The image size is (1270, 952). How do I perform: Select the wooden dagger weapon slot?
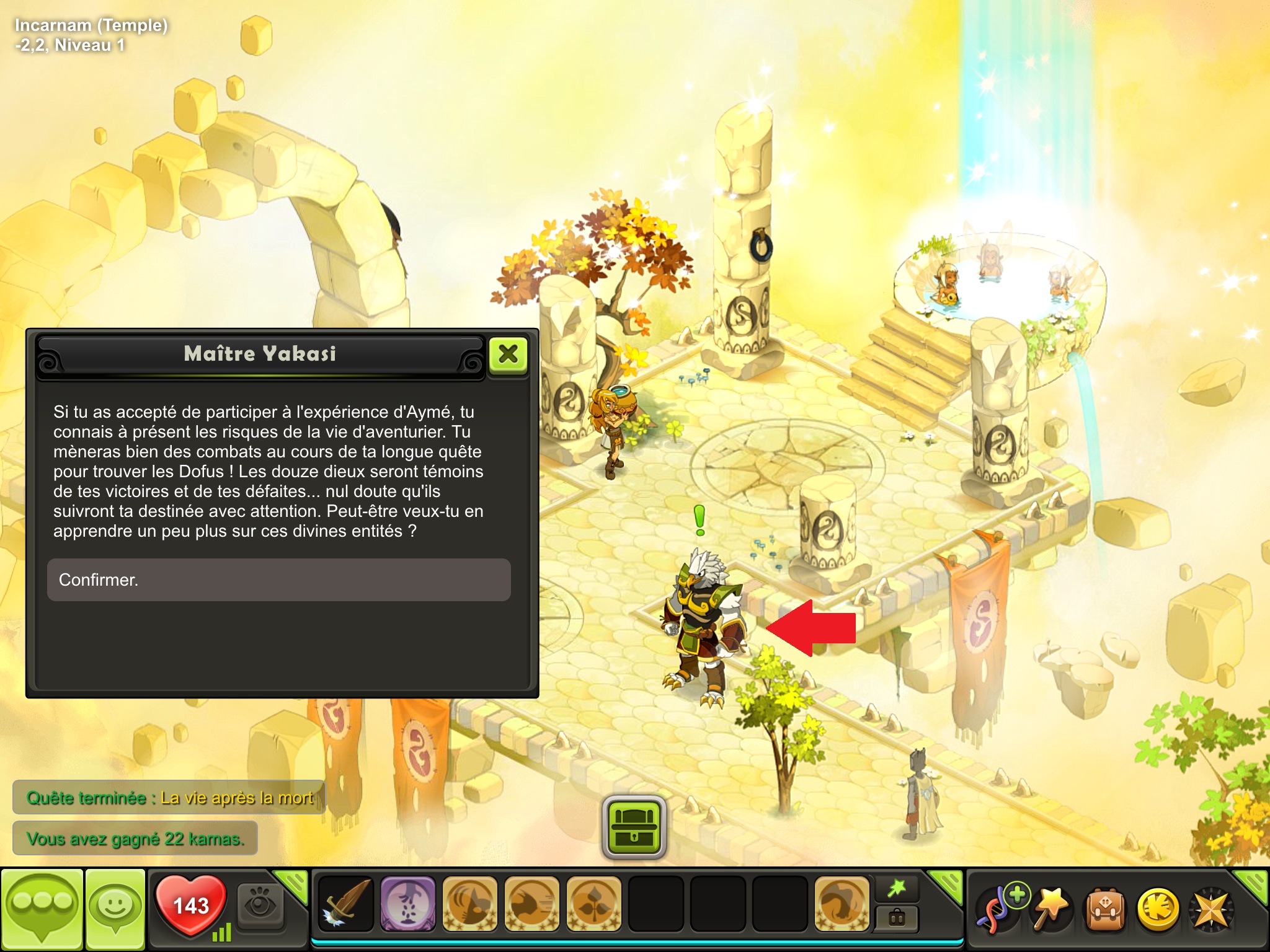click(346, 904)
